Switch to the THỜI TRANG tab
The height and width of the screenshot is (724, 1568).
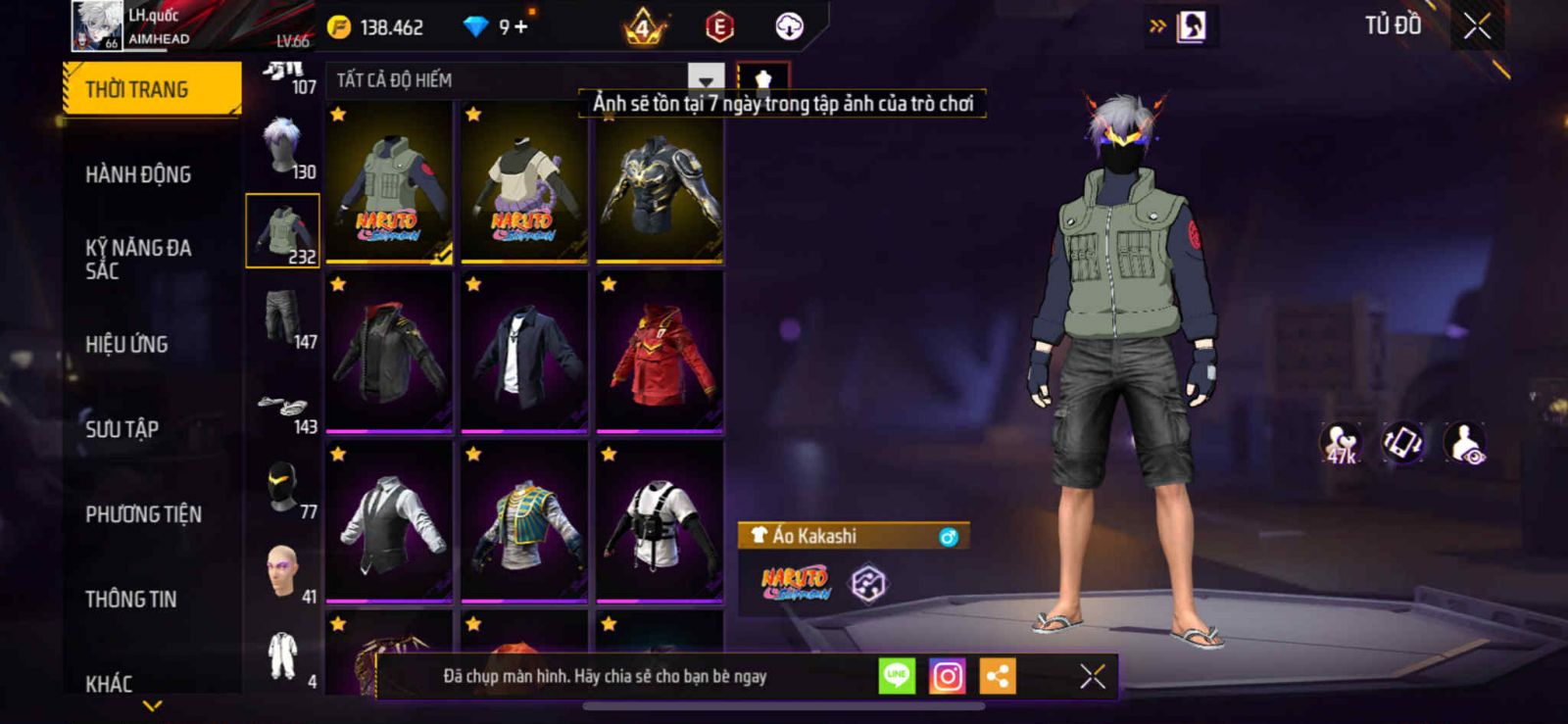click(152, 89)
